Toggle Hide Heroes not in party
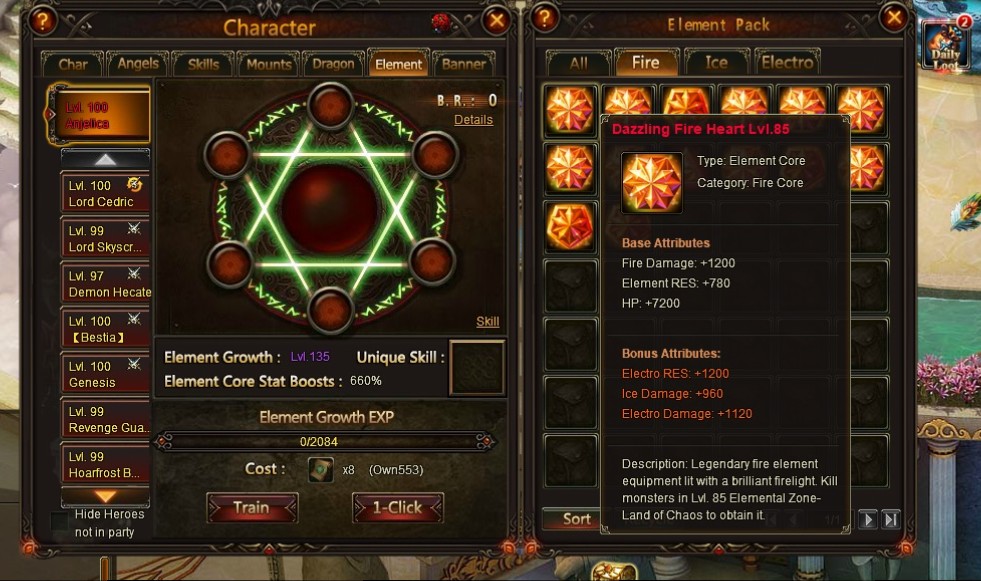Image resolution: width=981 pixels, height=581 pixels. (x=60, y=522)
